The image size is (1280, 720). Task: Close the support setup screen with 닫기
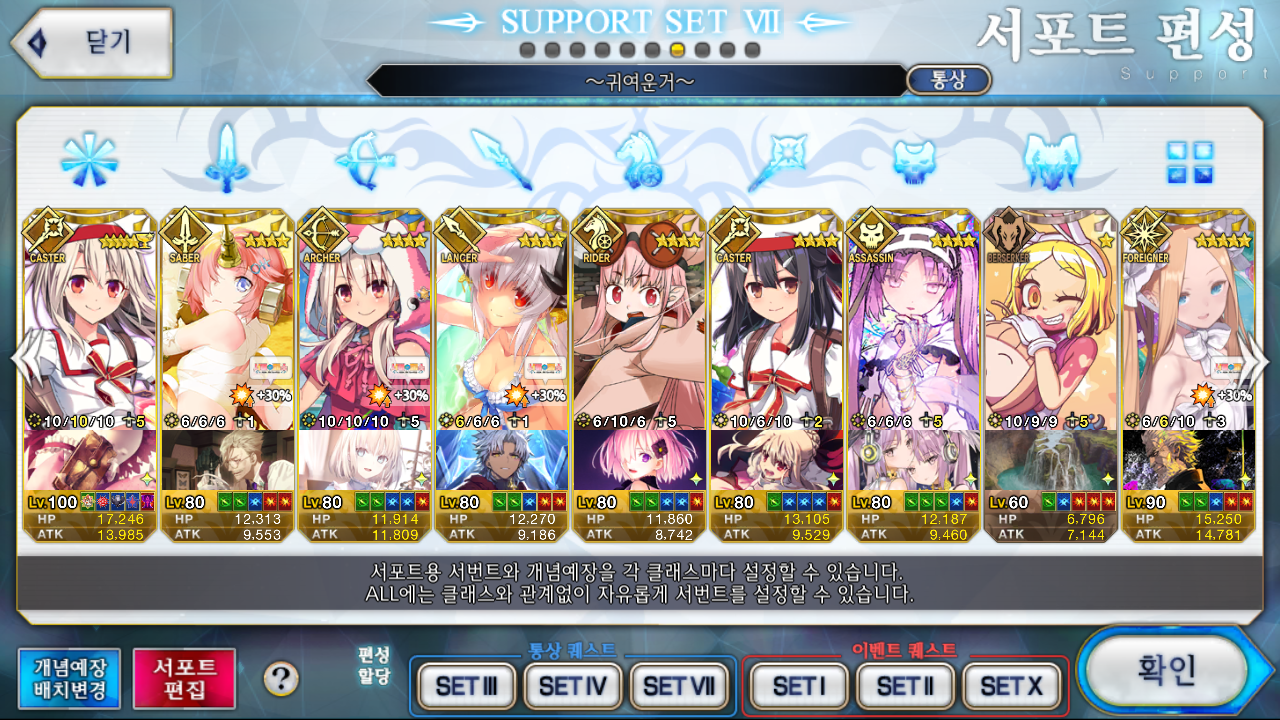pos(92,42)
